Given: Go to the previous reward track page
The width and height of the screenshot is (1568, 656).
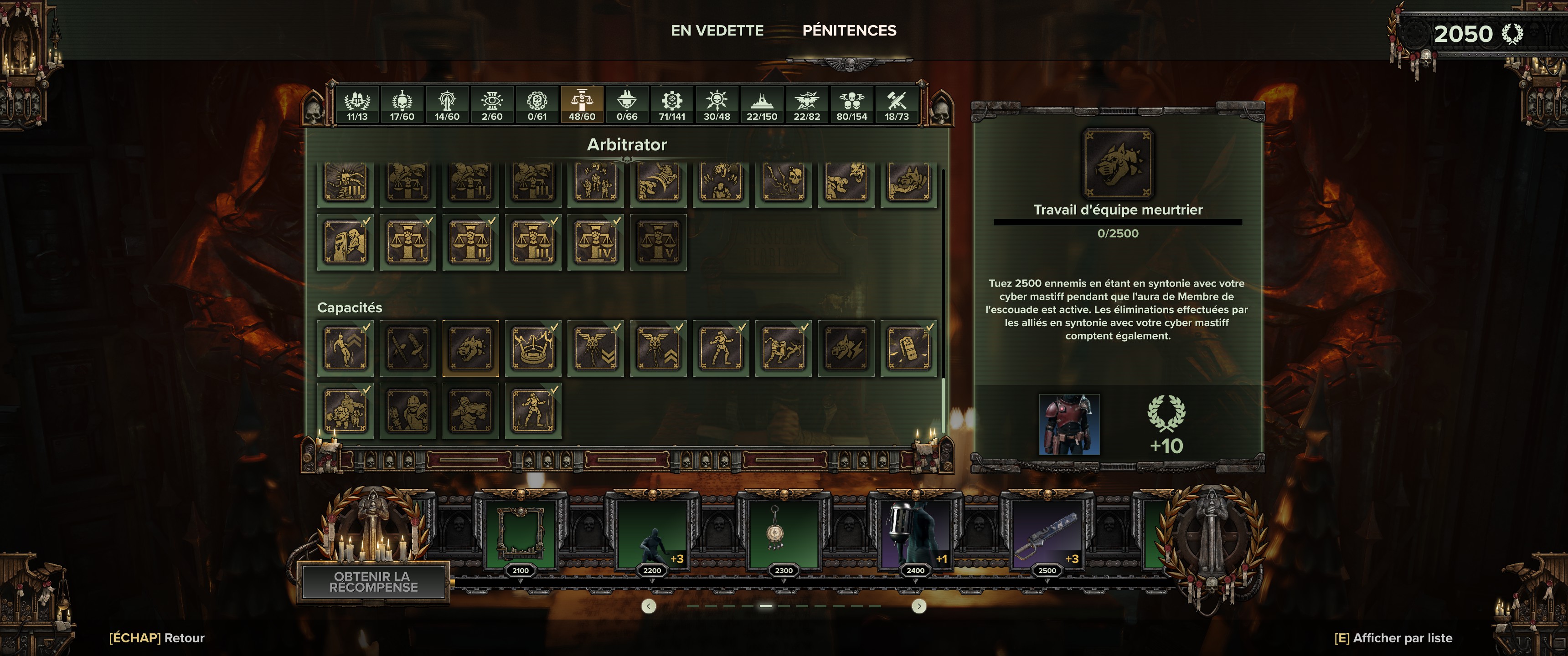Looking at the screenshot, I should (x=649, y=606).
